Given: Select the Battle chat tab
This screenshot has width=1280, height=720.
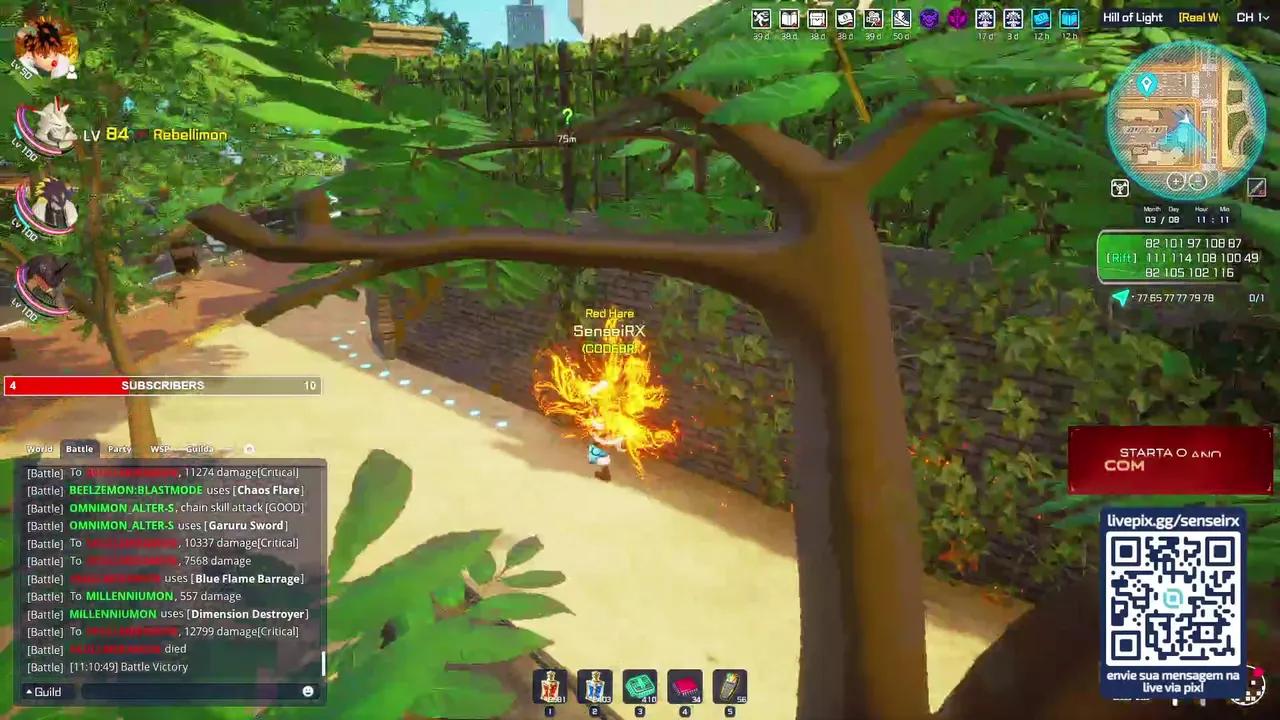Looking at the screenshot, I should 79,448.
